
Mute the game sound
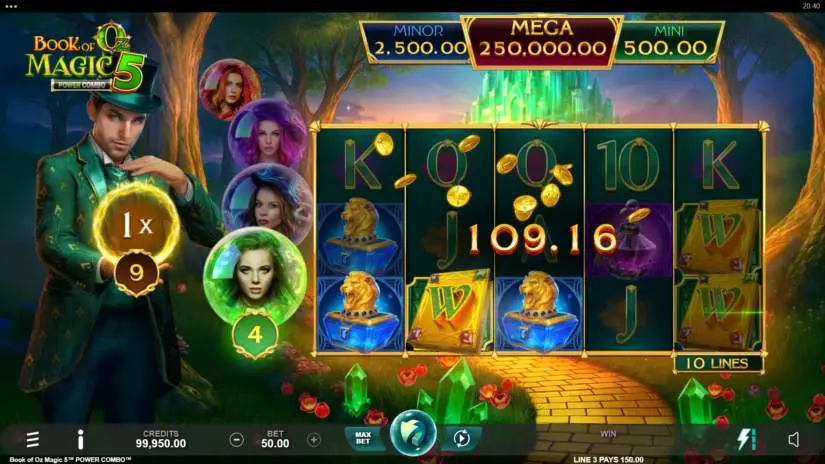pos(793,439)
